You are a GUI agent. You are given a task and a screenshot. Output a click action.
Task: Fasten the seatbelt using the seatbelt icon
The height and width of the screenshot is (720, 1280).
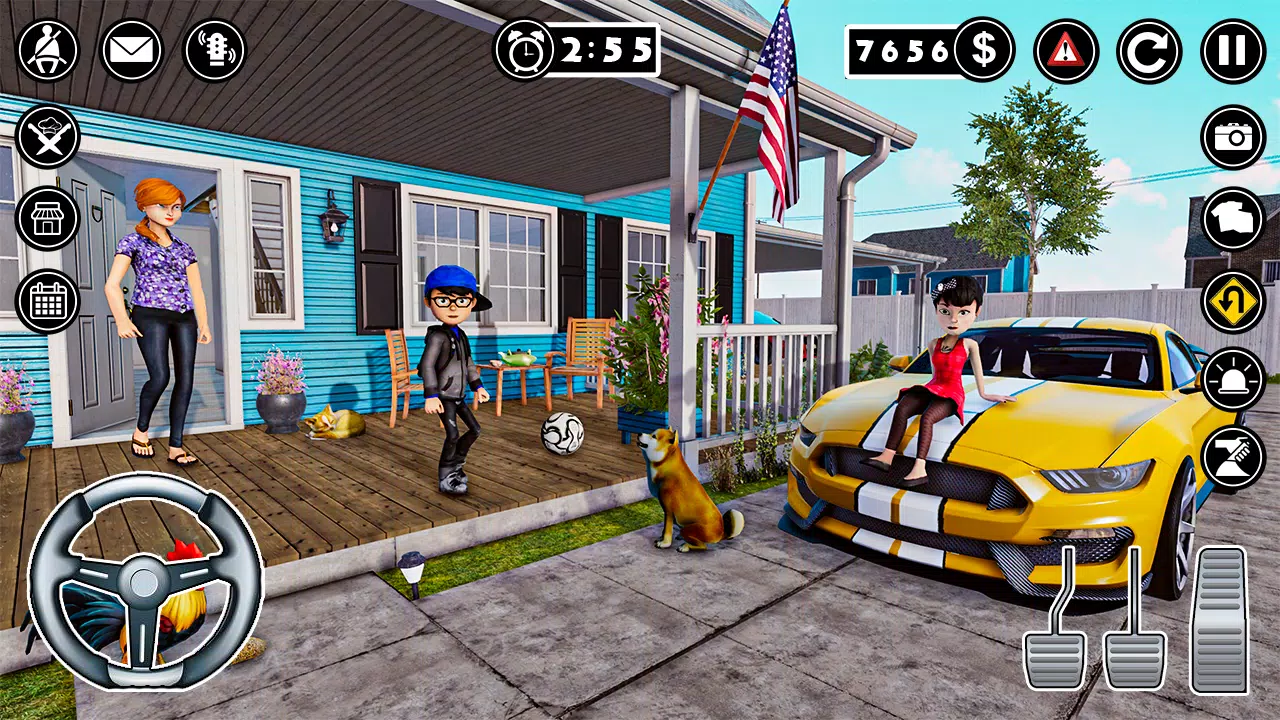47,50
